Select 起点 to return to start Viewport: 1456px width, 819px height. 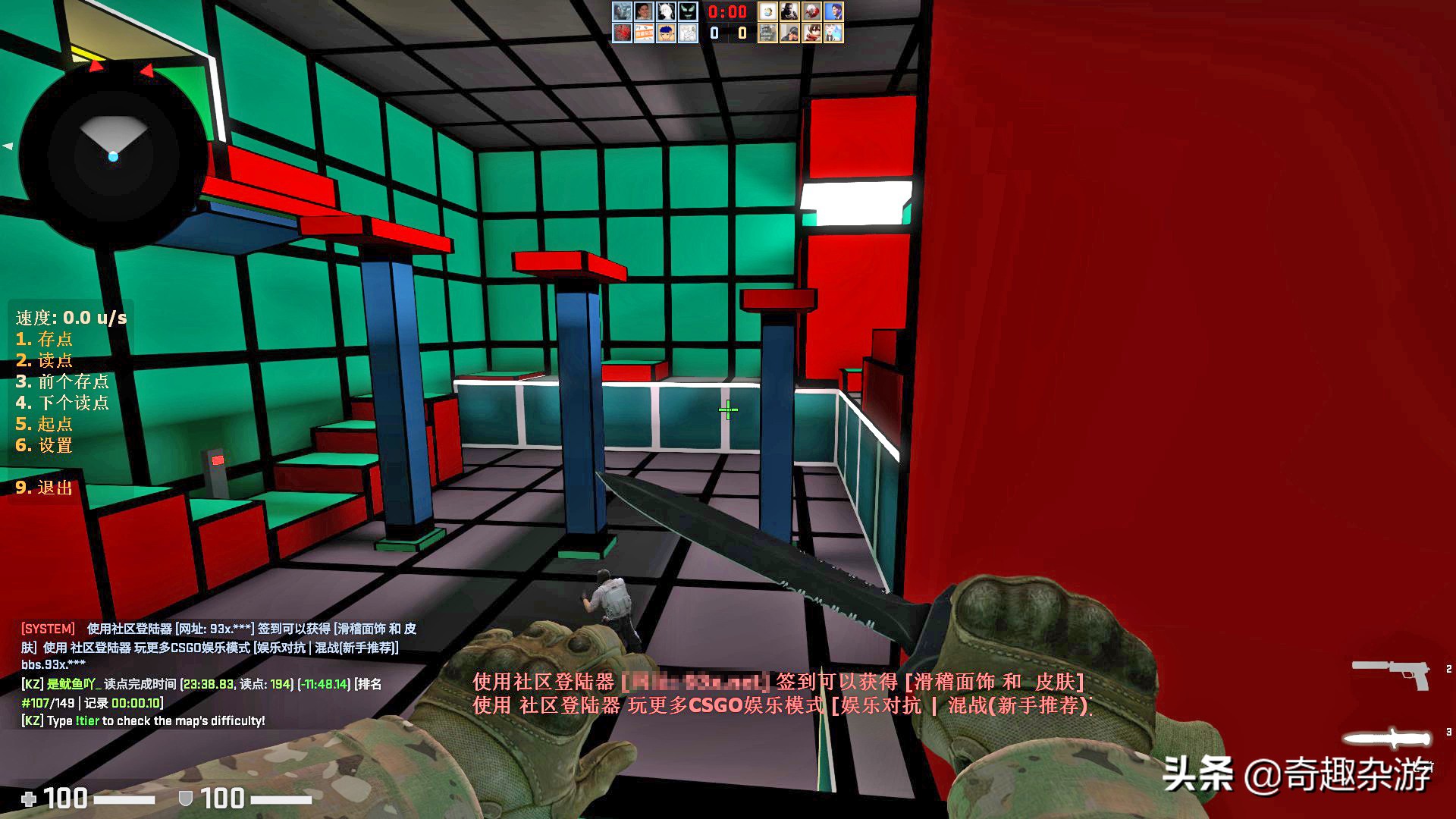tap(45, 425)
